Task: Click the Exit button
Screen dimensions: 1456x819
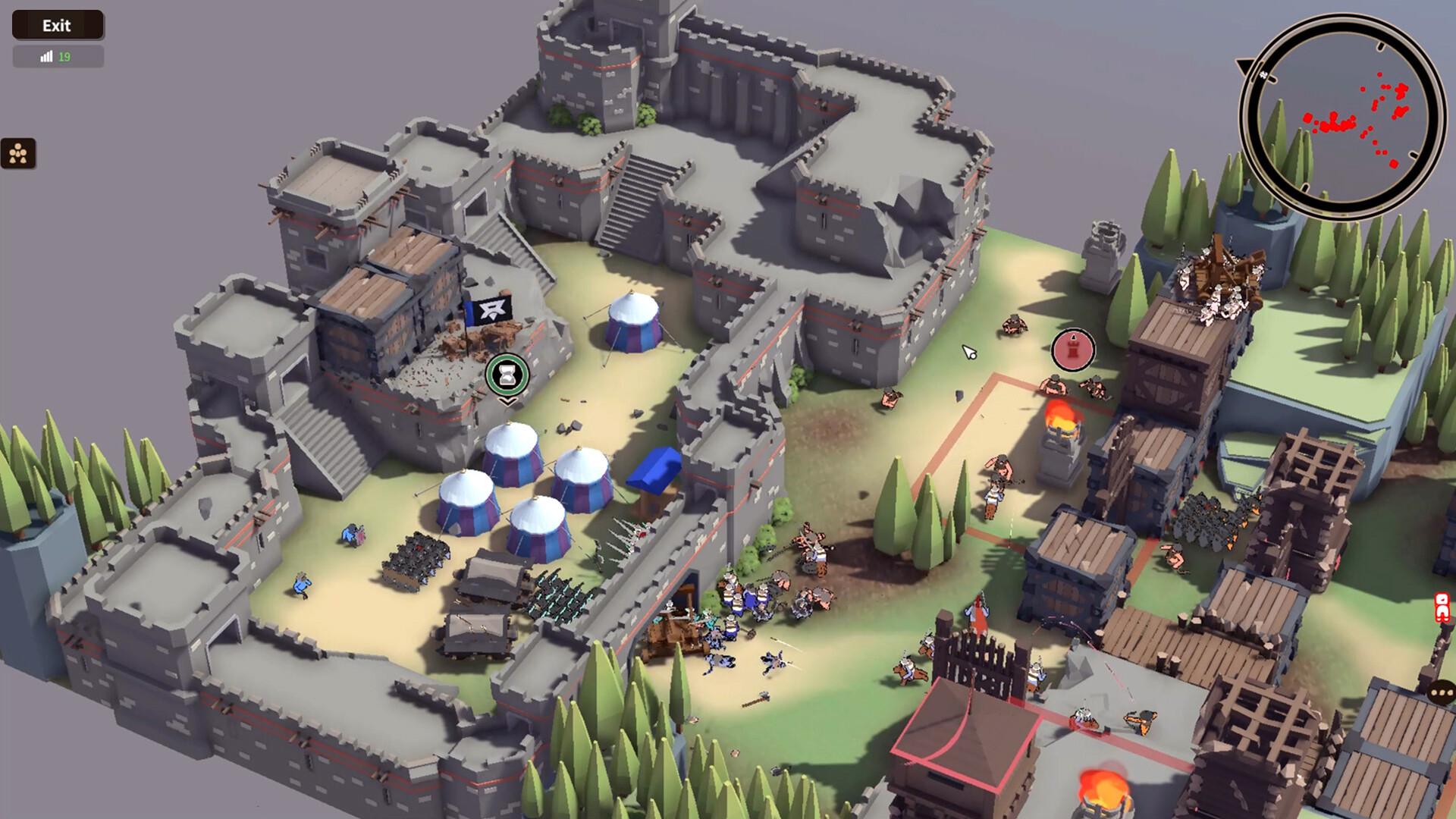Action: coord(57,25)
